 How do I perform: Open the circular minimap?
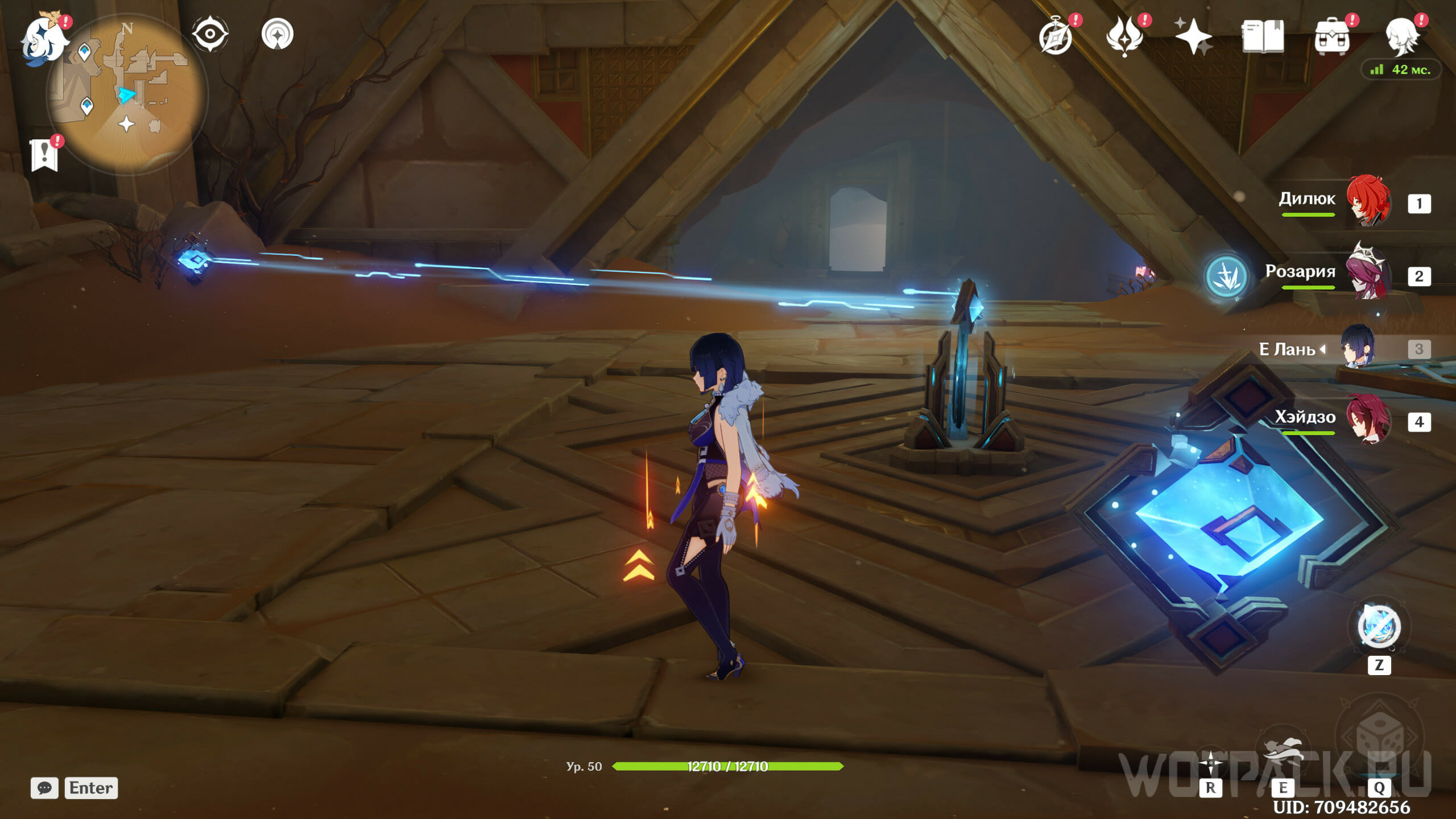[127, 94]
